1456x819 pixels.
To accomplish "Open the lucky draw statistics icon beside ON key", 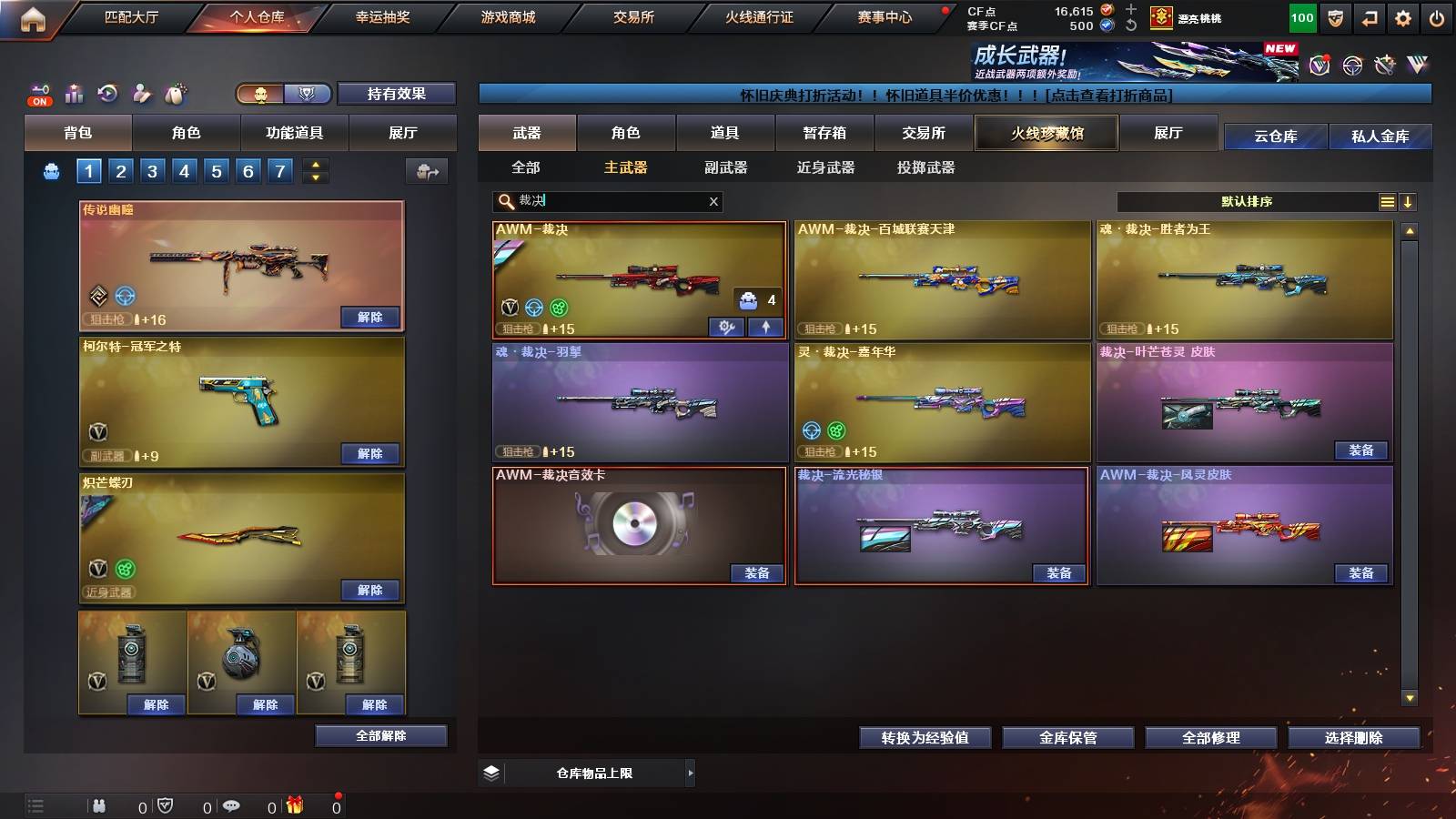I will 75,94.
